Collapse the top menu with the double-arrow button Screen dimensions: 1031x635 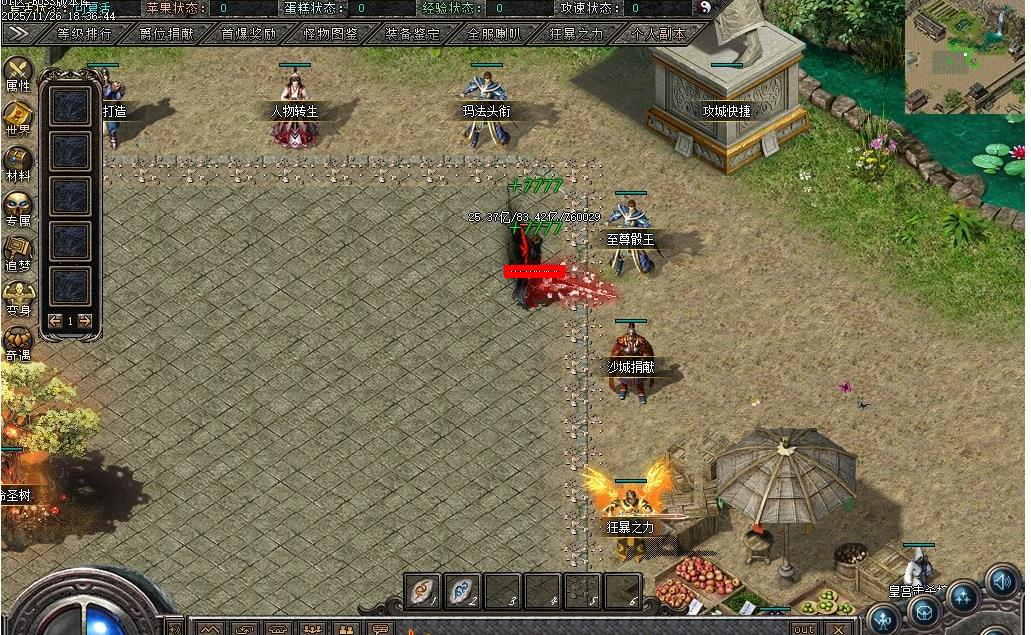point(17,33)
